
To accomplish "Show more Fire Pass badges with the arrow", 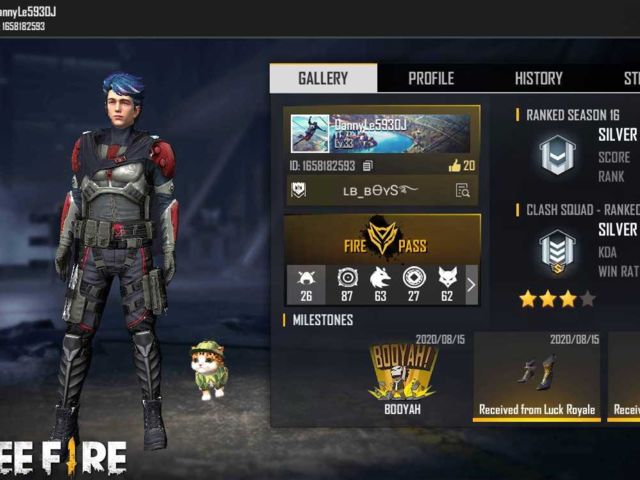I will tap(471, 285).
